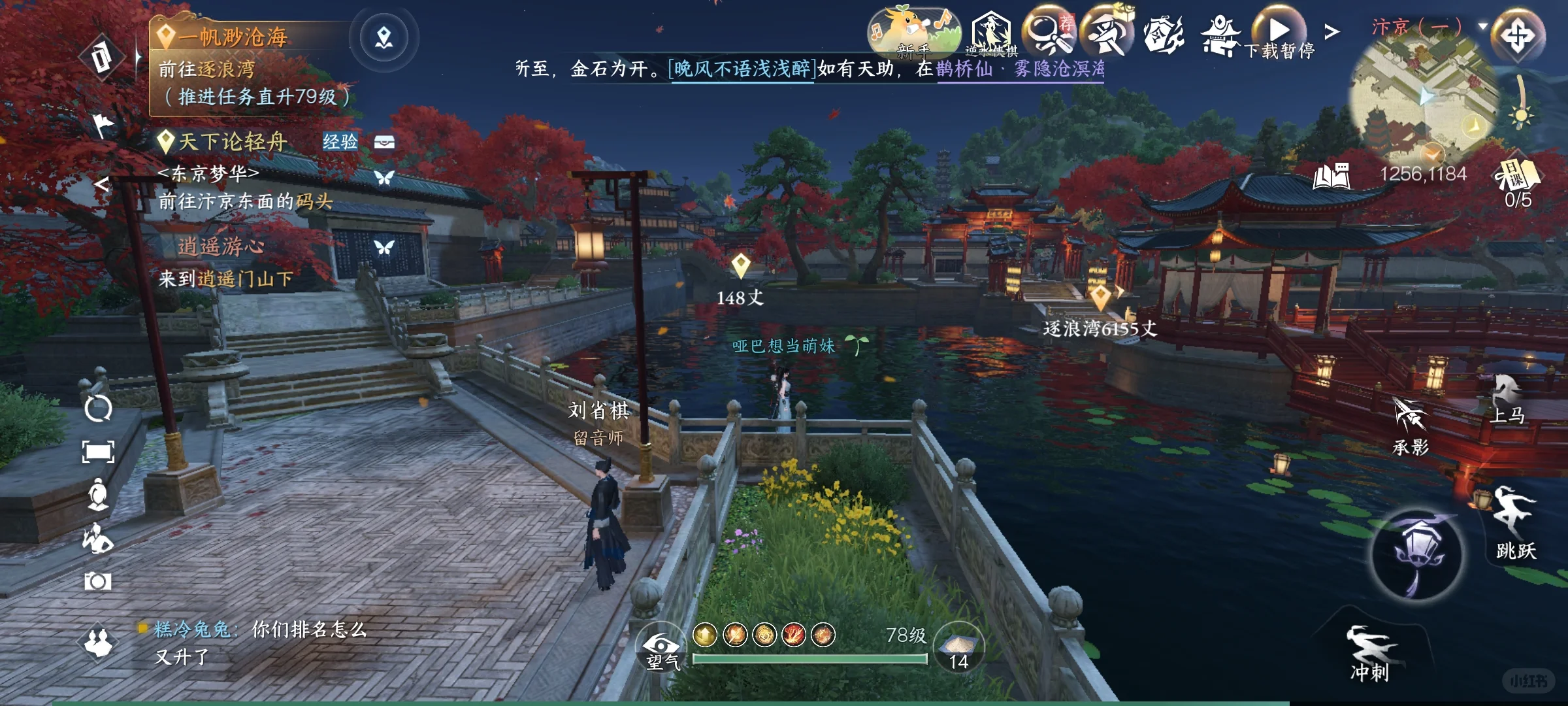Toggle download pause via 下载暂停 button
Viewport: 1568px width, 706px height.
1277,29
